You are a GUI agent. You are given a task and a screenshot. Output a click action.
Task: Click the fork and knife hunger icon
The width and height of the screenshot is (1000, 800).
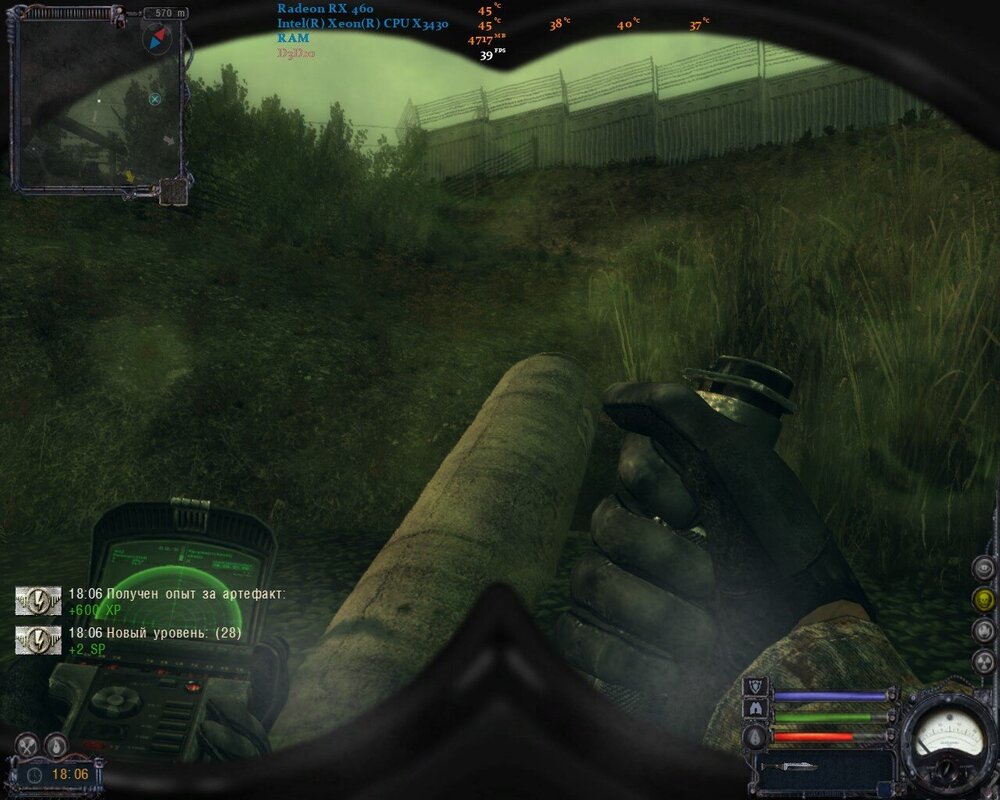click(27, 744)
